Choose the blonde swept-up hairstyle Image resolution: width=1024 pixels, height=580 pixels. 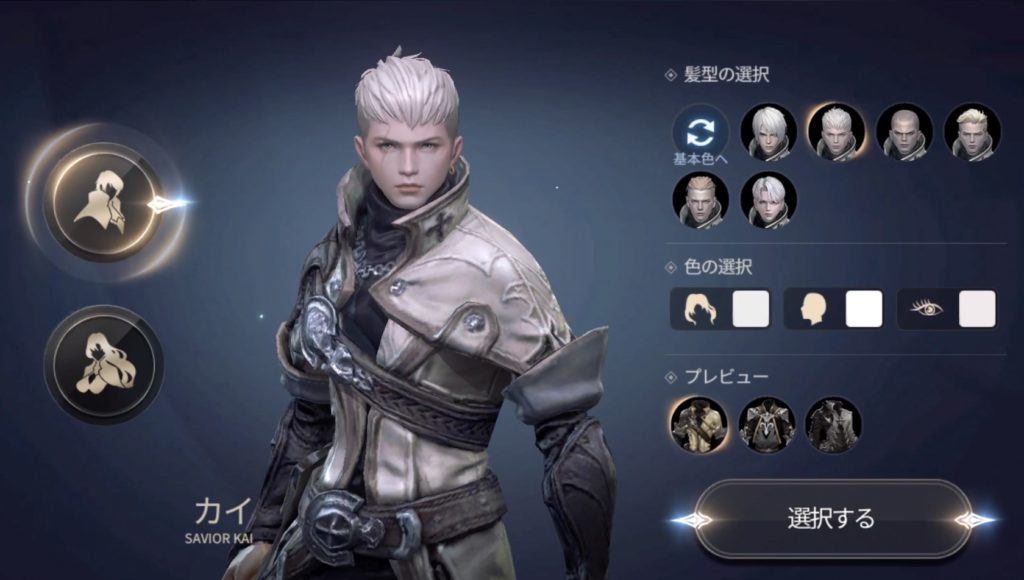[972, 133]
